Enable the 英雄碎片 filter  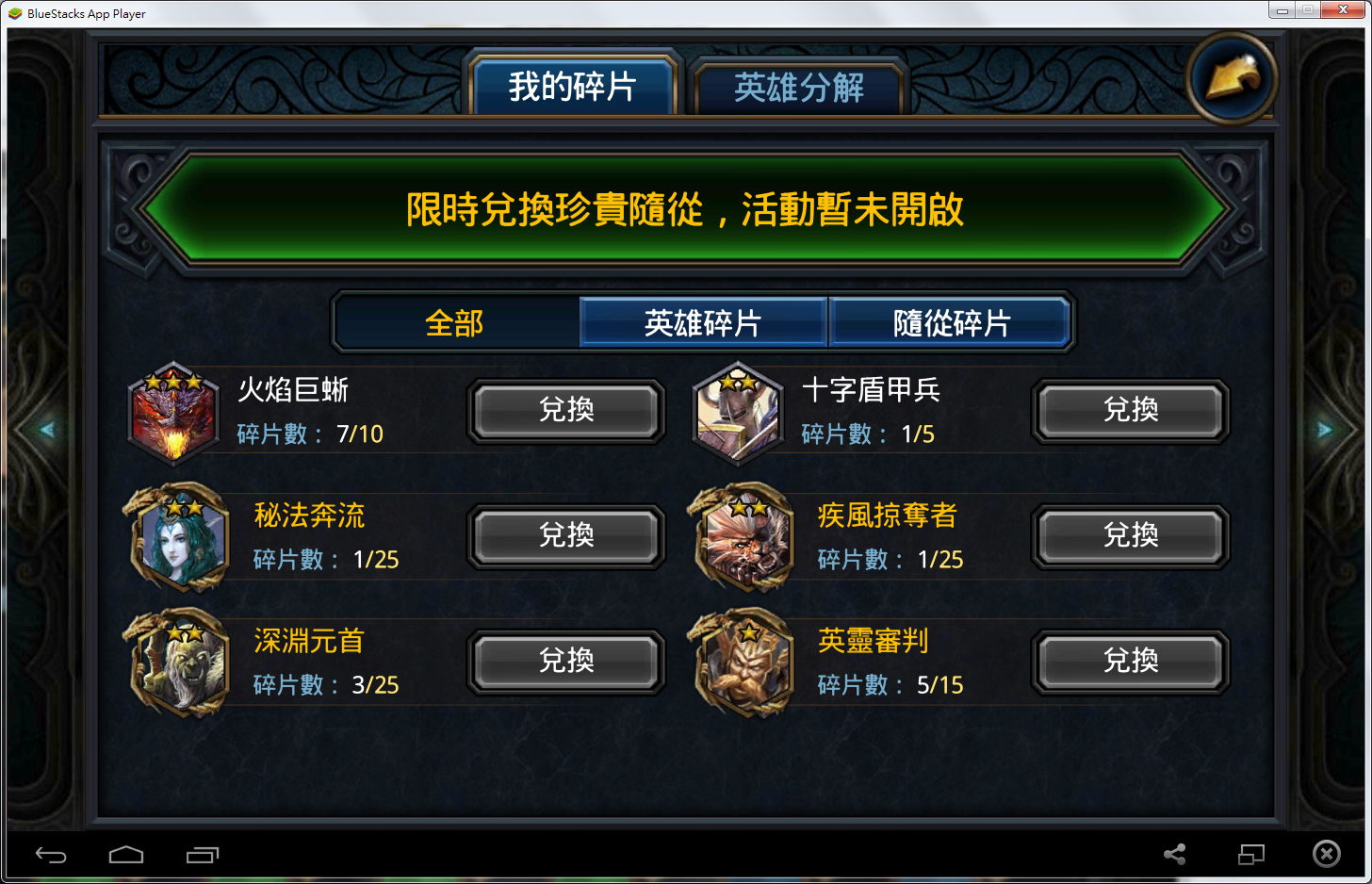702,321
